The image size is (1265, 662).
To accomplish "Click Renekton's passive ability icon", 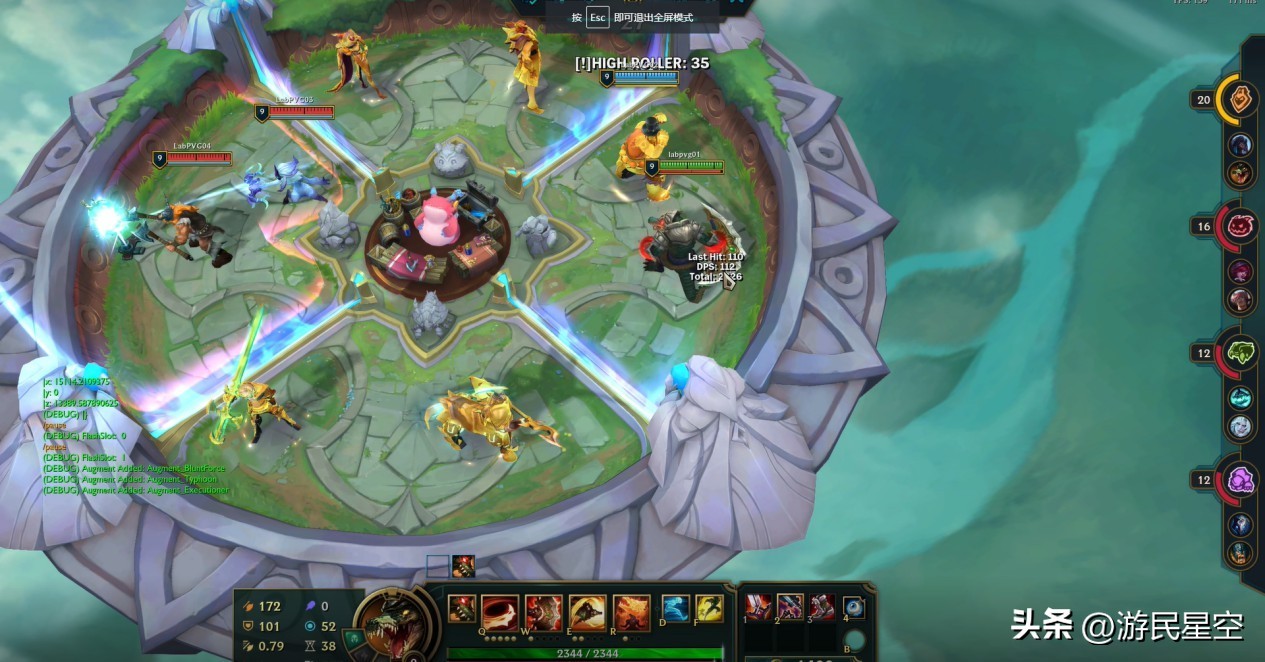I will pos(461,608).
